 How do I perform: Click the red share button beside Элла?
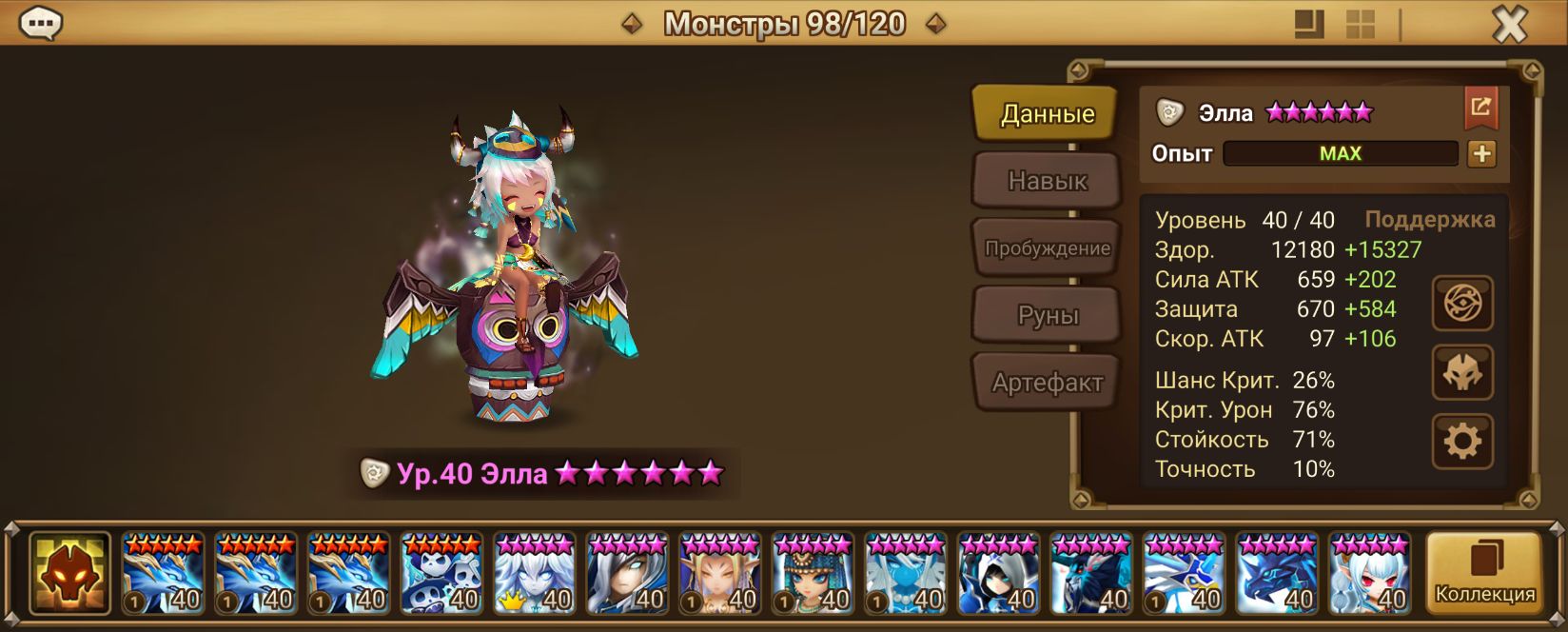[x=1480, y=108]
